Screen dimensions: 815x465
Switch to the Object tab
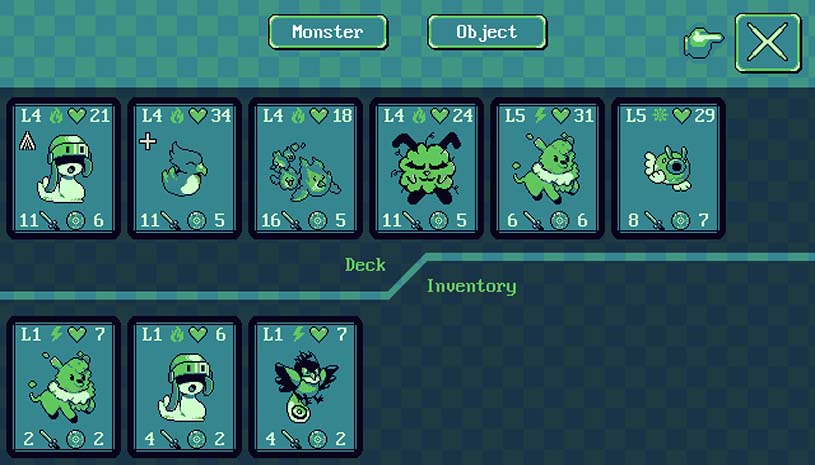coord(487,32)
